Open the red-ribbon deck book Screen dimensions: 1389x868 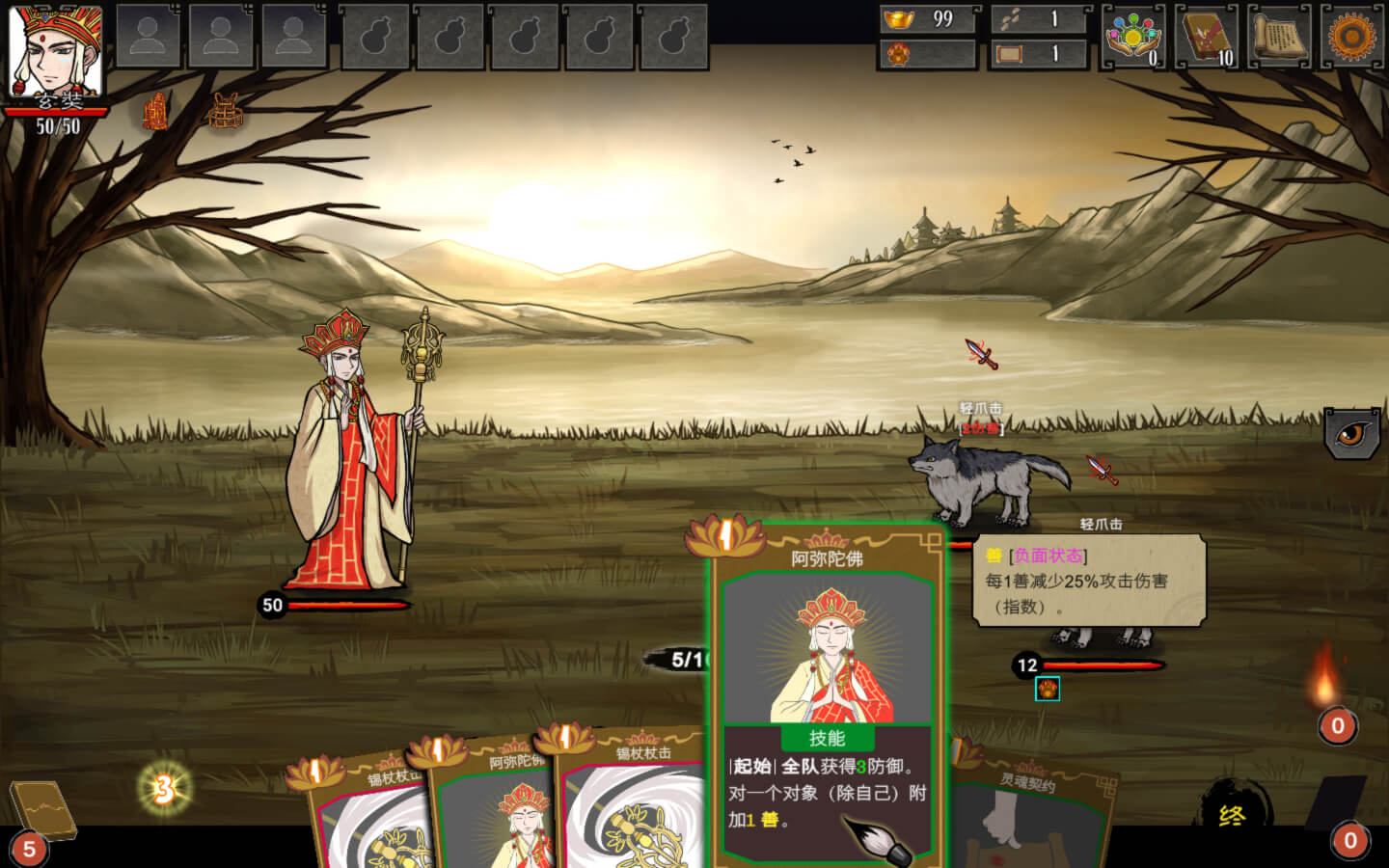(x=1207, y=37)
